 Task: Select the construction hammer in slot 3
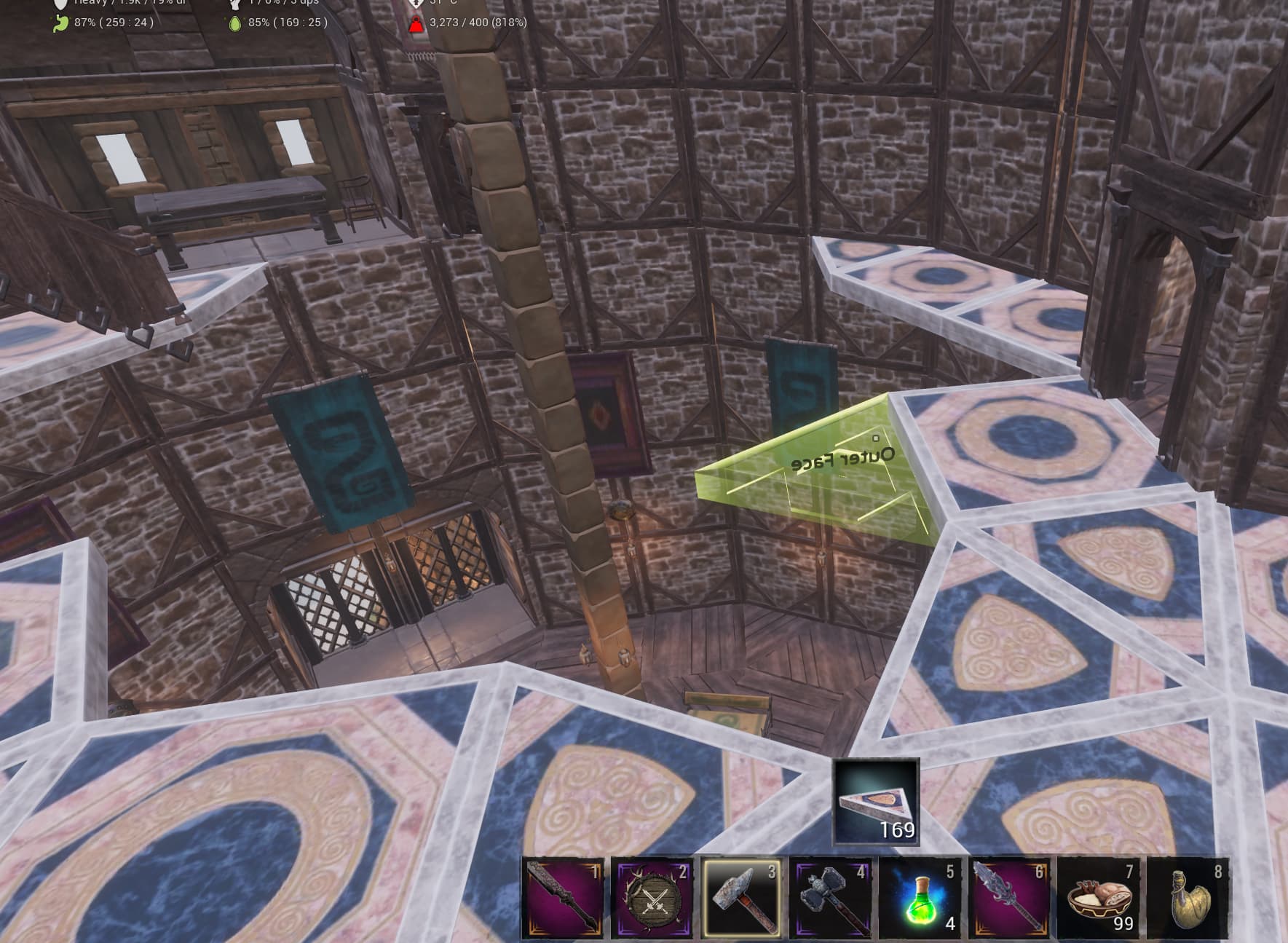point(743,901)
